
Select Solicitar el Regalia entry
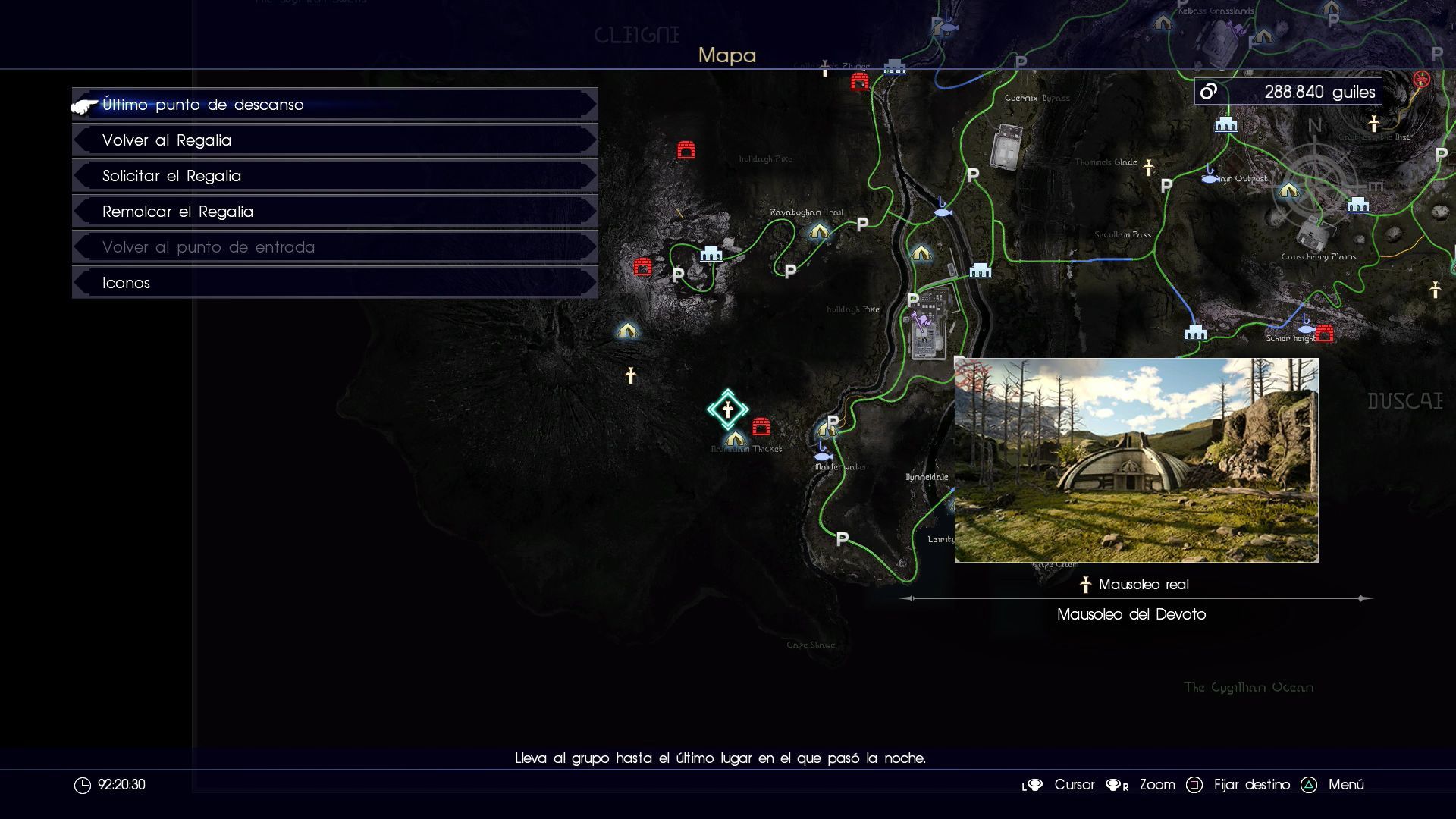334,176
